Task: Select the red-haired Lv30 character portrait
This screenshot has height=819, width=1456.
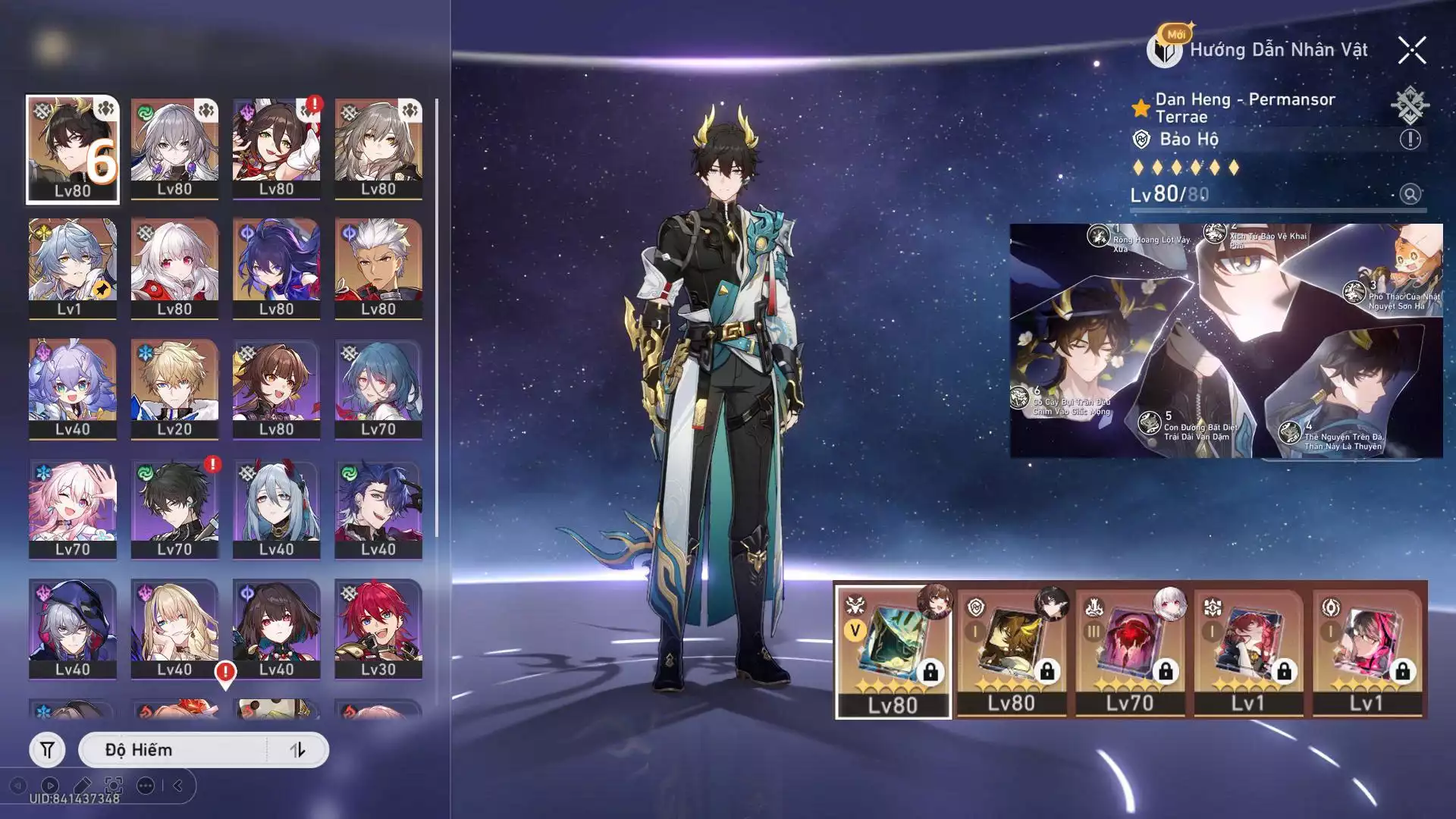Action: tap(378, 629)
